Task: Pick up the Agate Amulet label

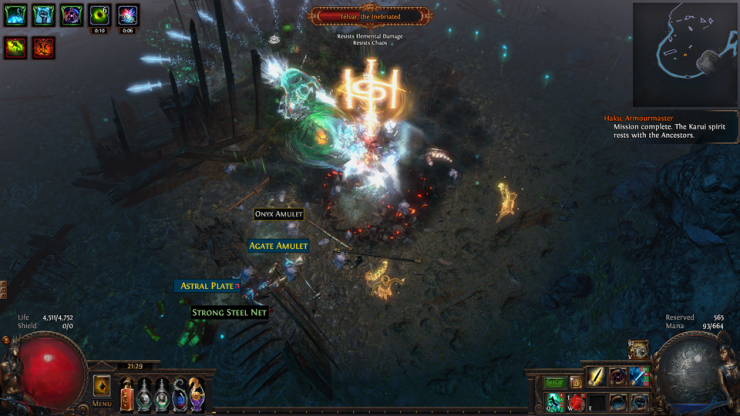Action: click(278, 245)
